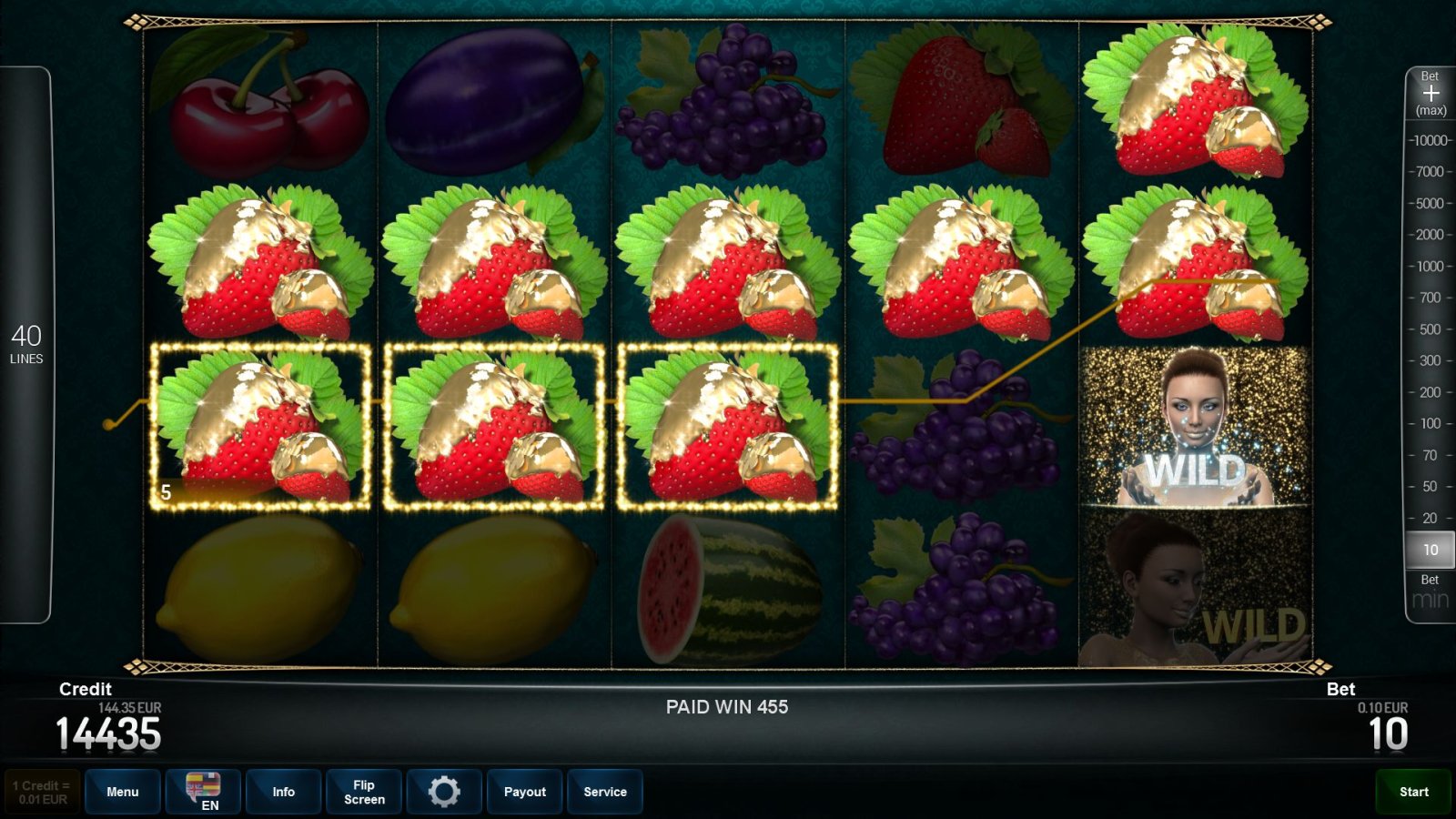
Task: Select bet value 1000 on the side ladder
Action: (x=1433, y=267)
